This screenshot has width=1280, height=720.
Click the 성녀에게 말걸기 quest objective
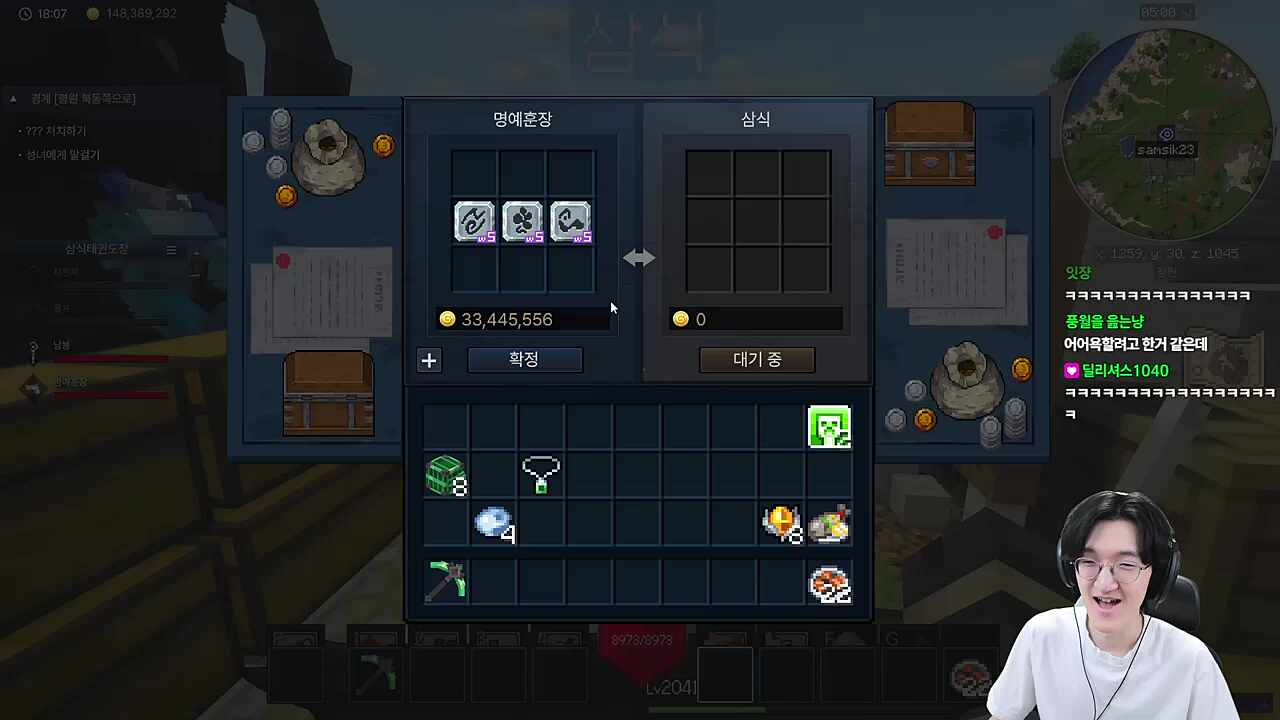point(63,155)
